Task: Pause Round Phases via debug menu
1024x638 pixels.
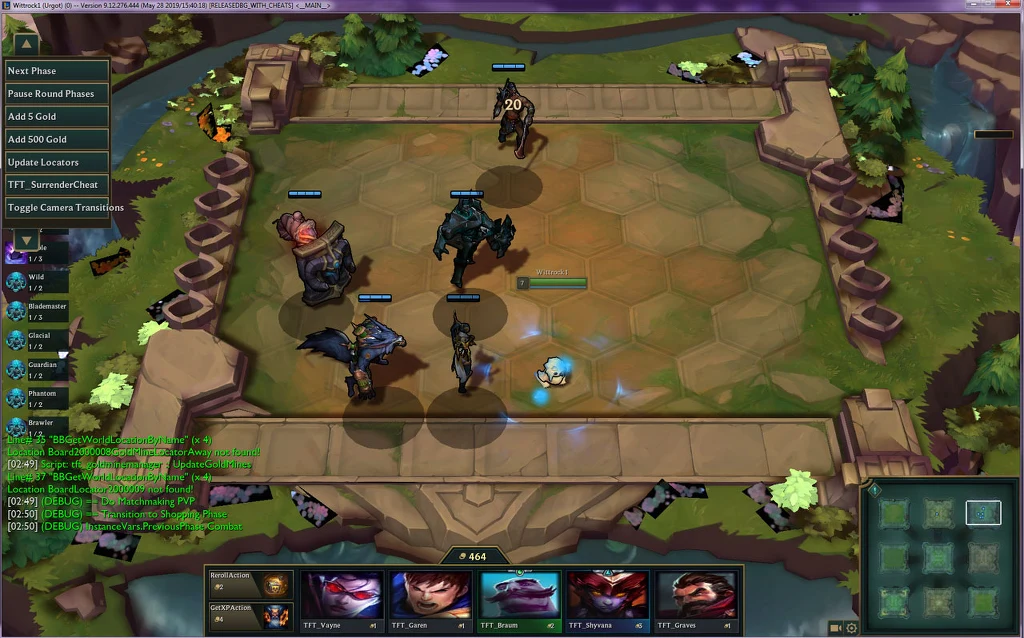Action: click(57, 94)
